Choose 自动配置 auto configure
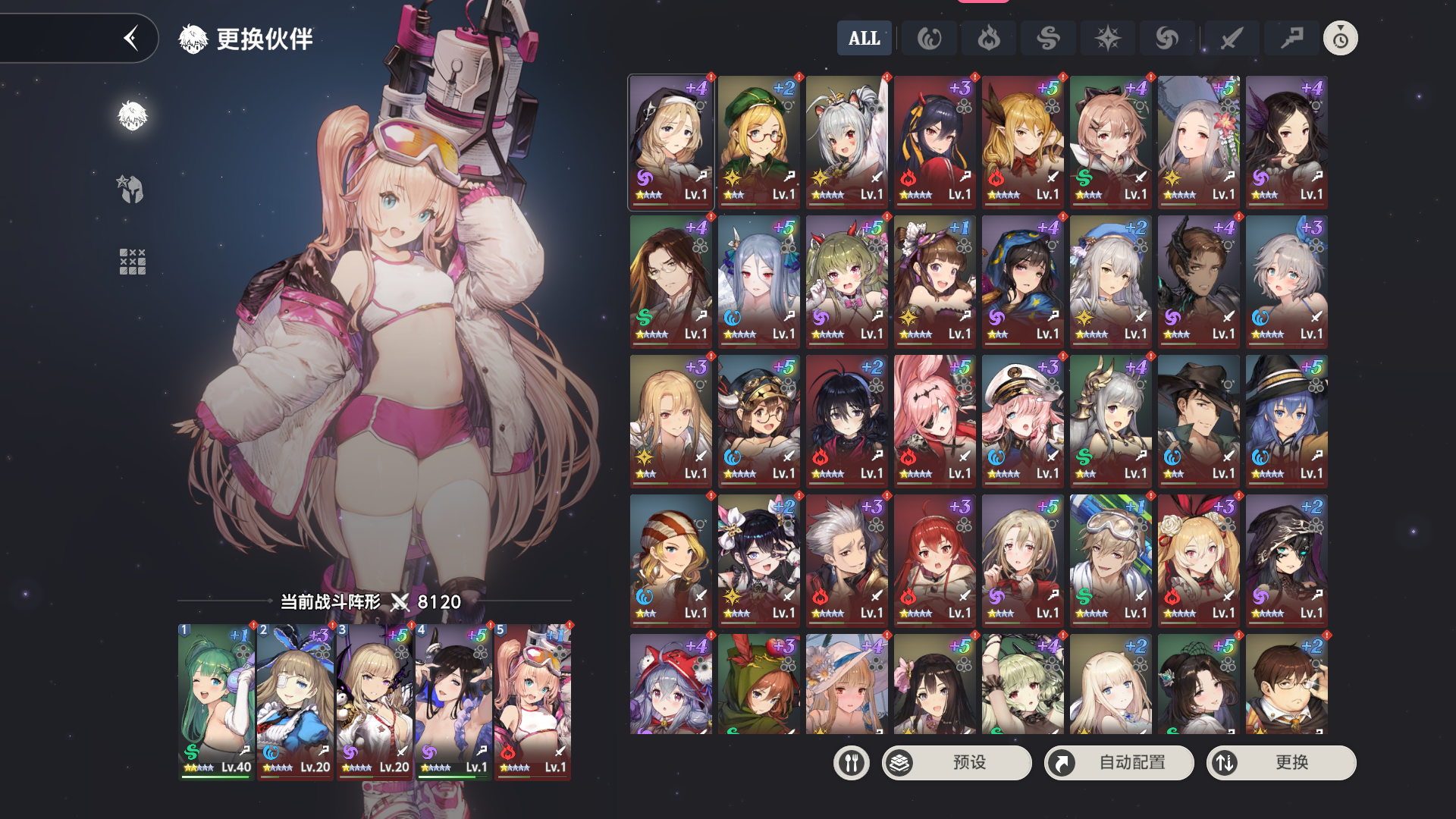Image resolution: width=1456 pixels, height=819 pixels. [1119, 762]
